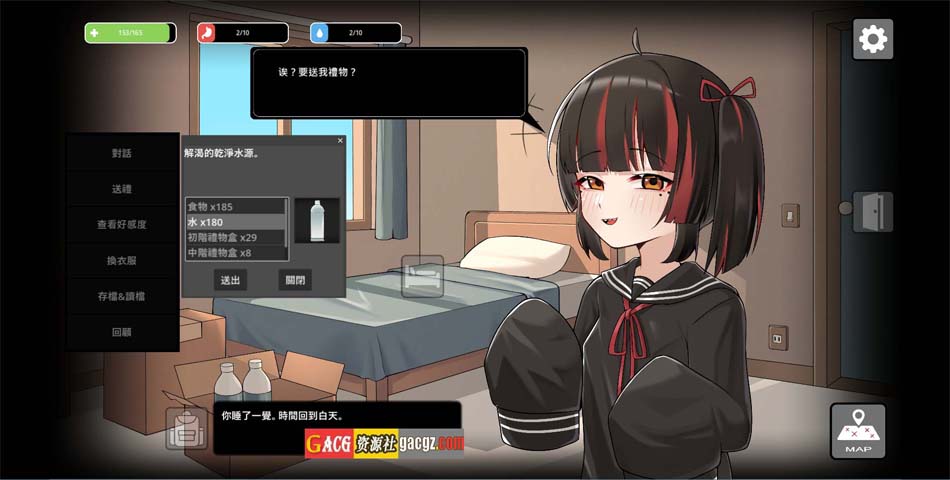Select 水 x180 in gift list
The height and width of the screenshot is (480, 950).
tap(236, 222)
